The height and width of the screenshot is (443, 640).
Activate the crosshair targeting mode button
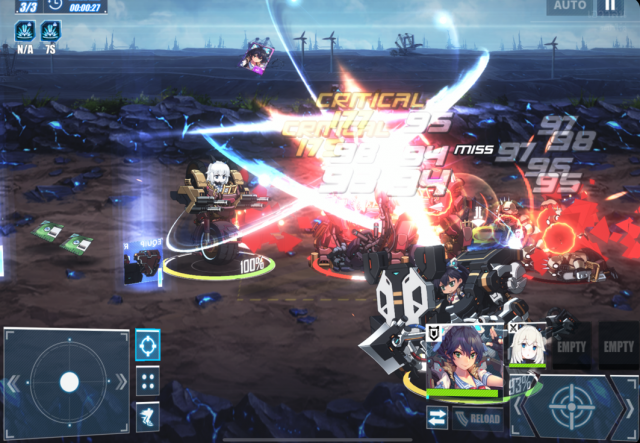click(148, 346)
